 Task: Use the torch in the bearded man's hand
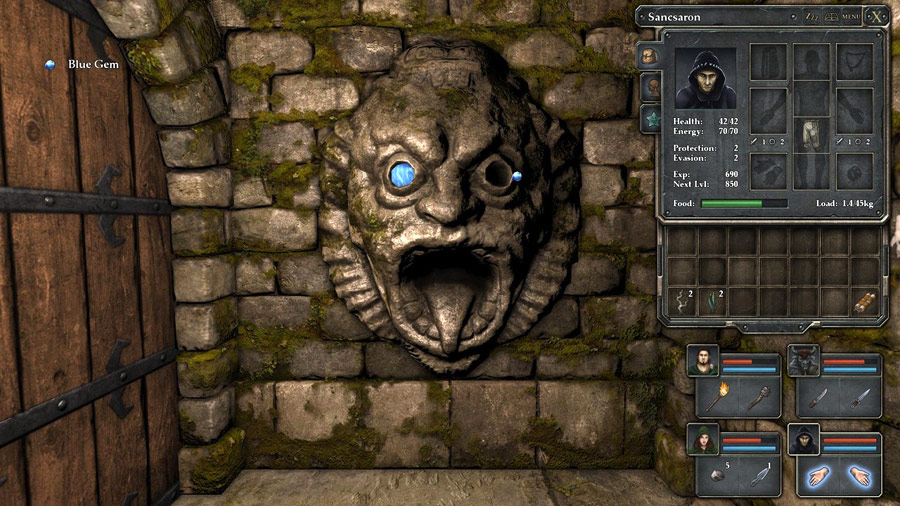pos(718,397)
